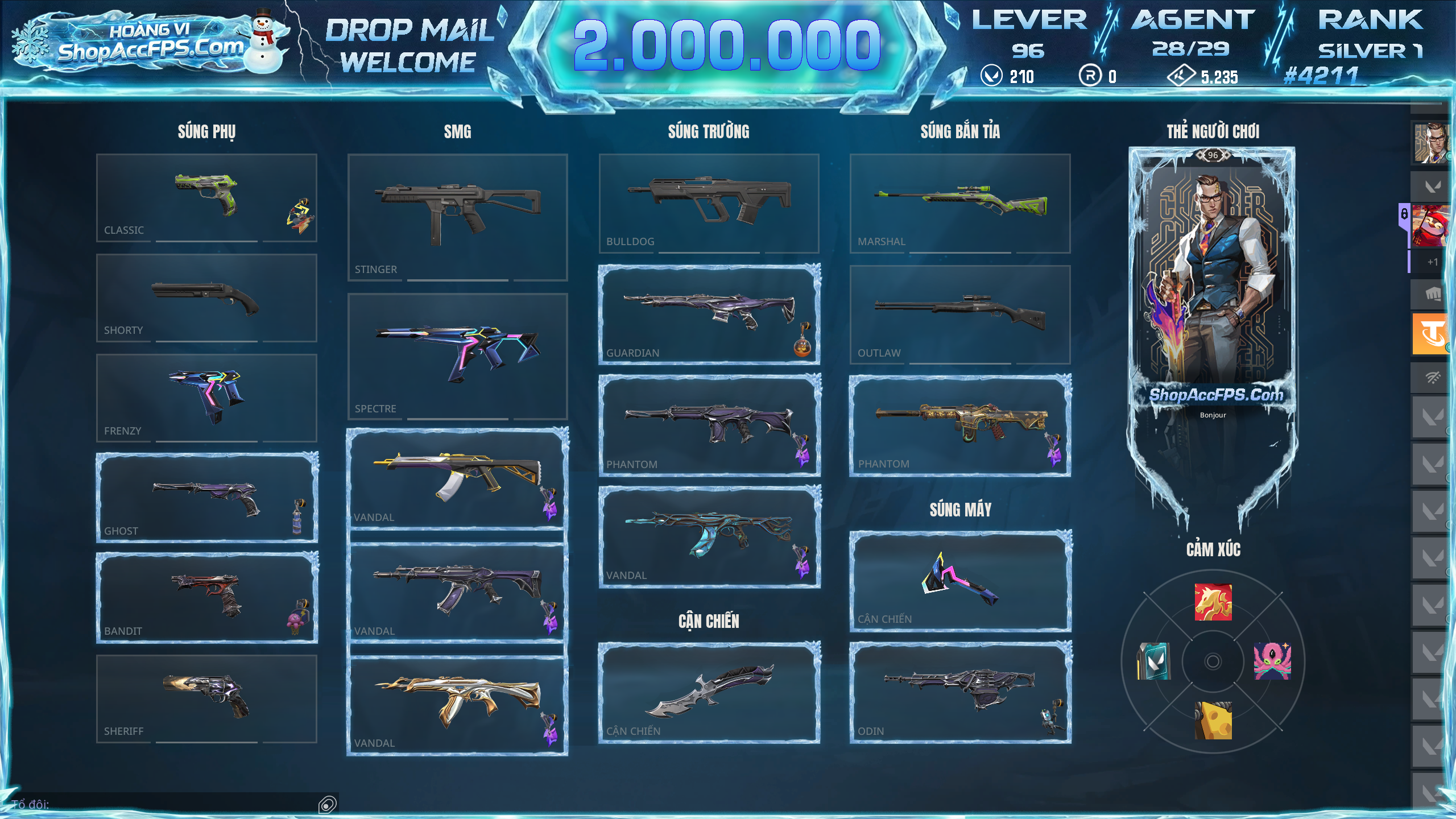Click the team chat input box
The image size is (1456, 819).
[x=171, y=804]
